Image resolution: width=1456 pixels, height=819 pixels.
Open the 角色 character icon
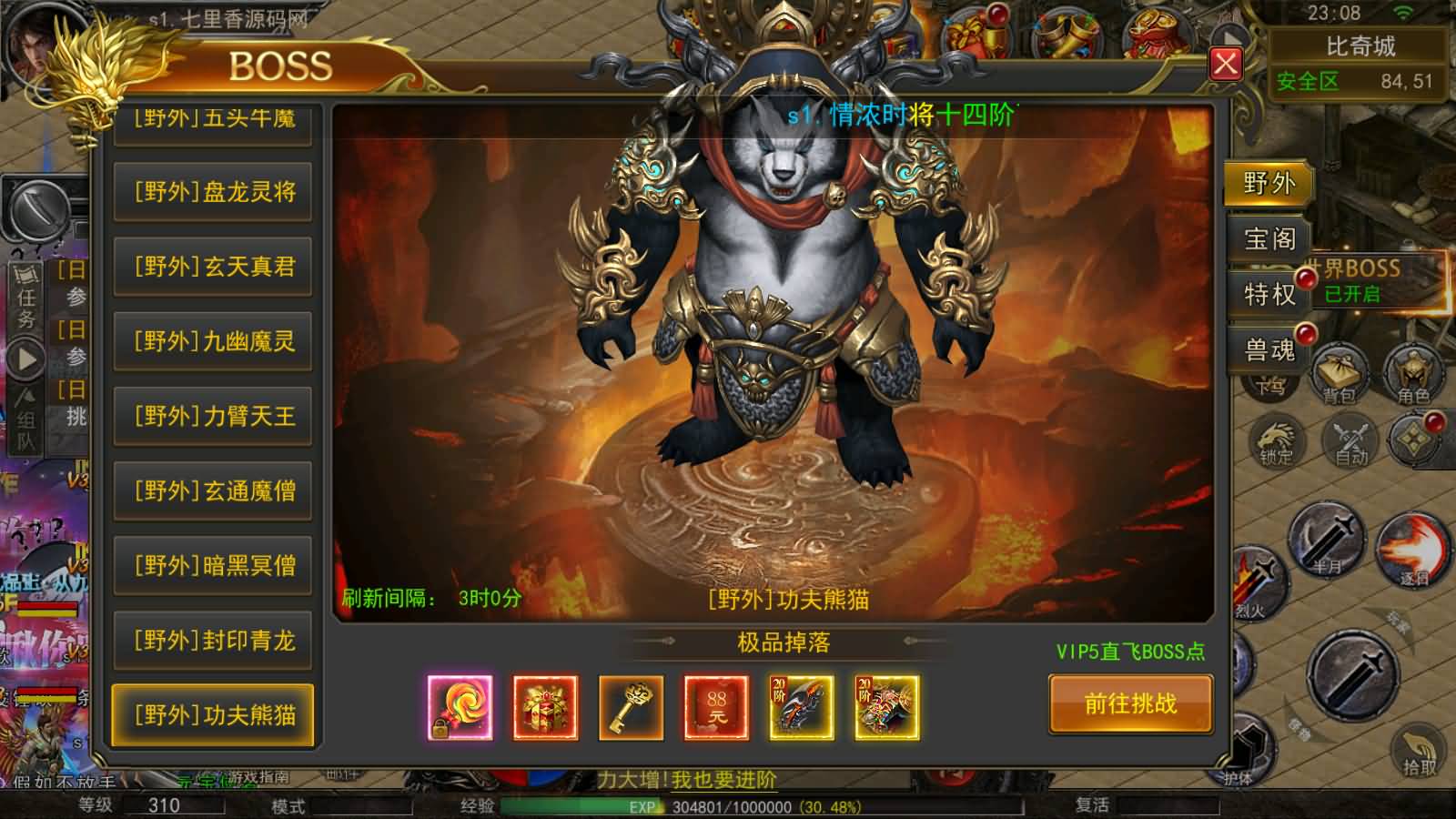click(x=1413, y=375)
